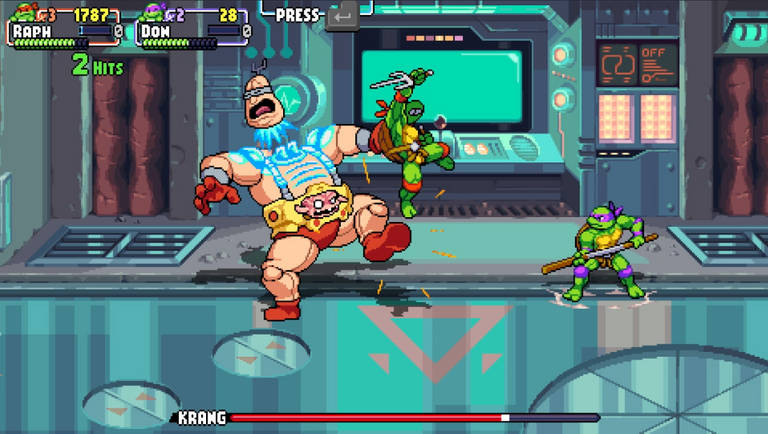The height and width of the screenshot is (434, 768).
Task: Select Don's player portrait icon
Action: click(153, 13)
